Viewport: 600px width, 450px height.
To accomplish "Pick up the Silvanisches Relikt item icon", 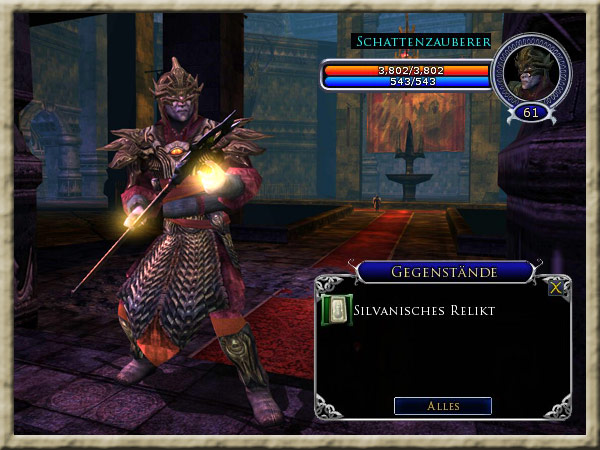I will pos(335,310).
